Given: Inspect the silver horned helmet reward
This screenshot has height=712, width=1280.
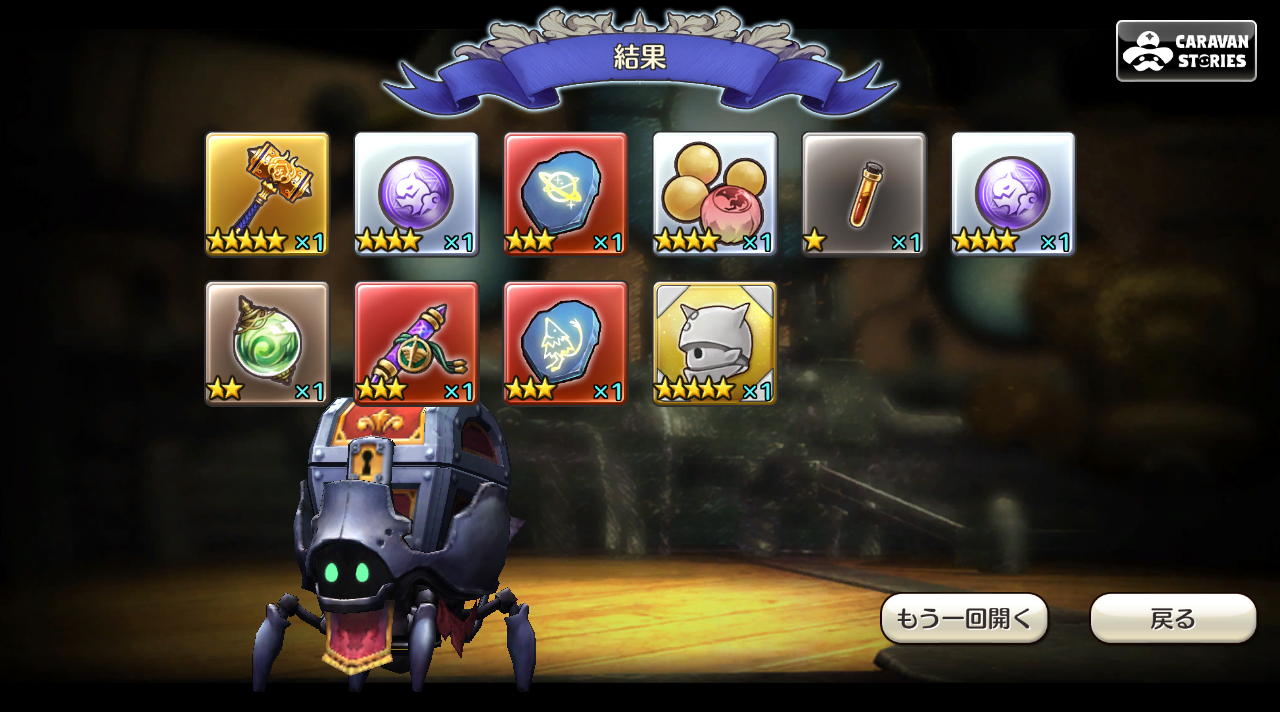Looking at the screenshot, I should coord(714,342).
